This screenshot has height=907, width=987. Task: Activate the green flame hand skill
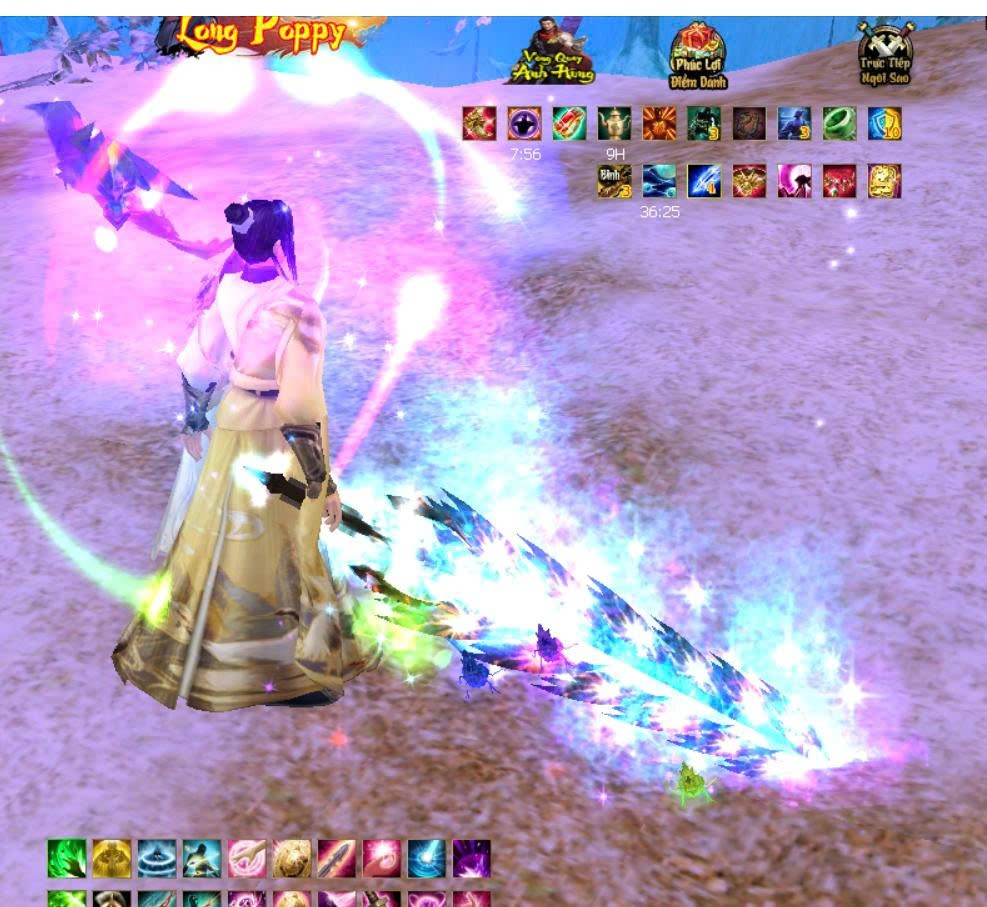tap(67, 858)
